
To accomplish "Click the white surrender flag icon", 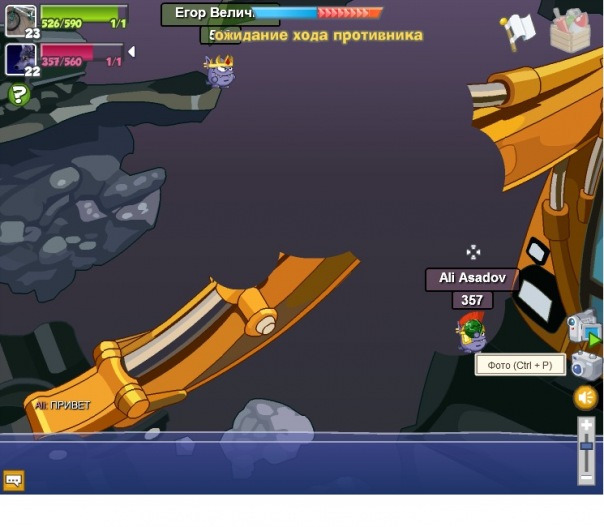I will pyautogui.click(x=519, y=31).
